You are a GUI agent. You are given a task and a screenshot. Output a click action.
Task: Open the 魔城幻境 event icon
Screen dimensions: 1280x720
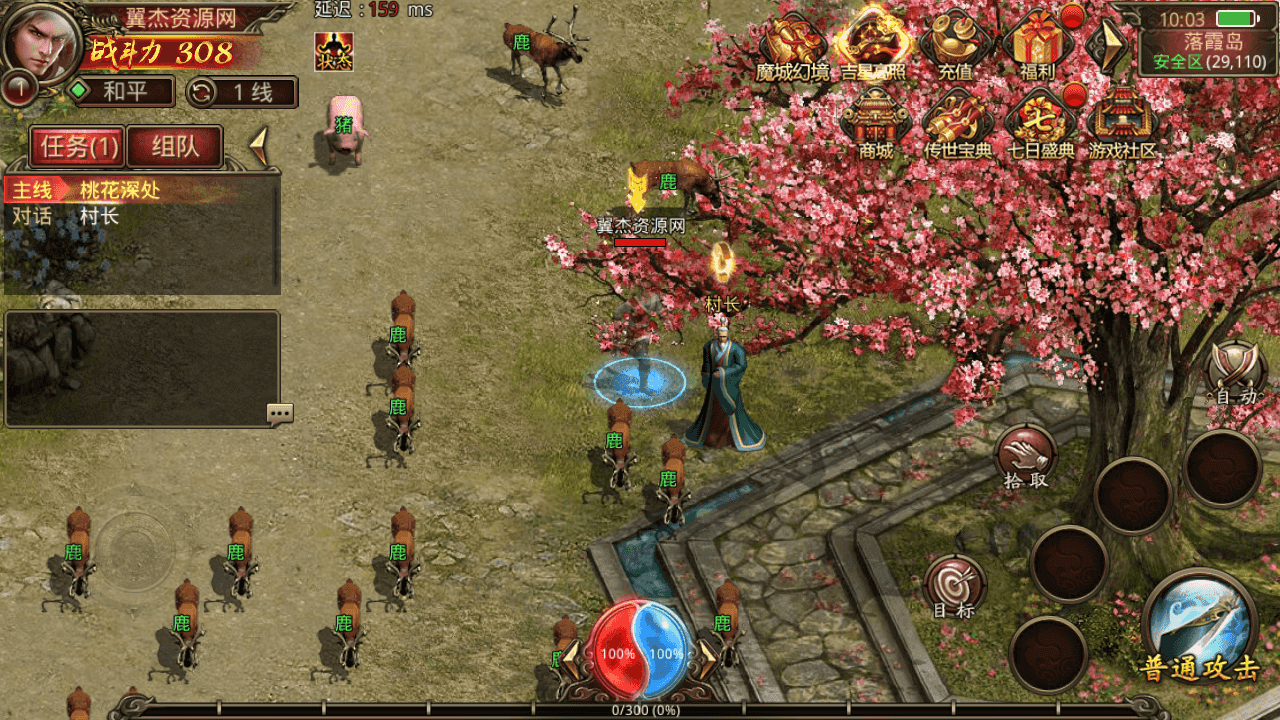(x=793, y=45)
